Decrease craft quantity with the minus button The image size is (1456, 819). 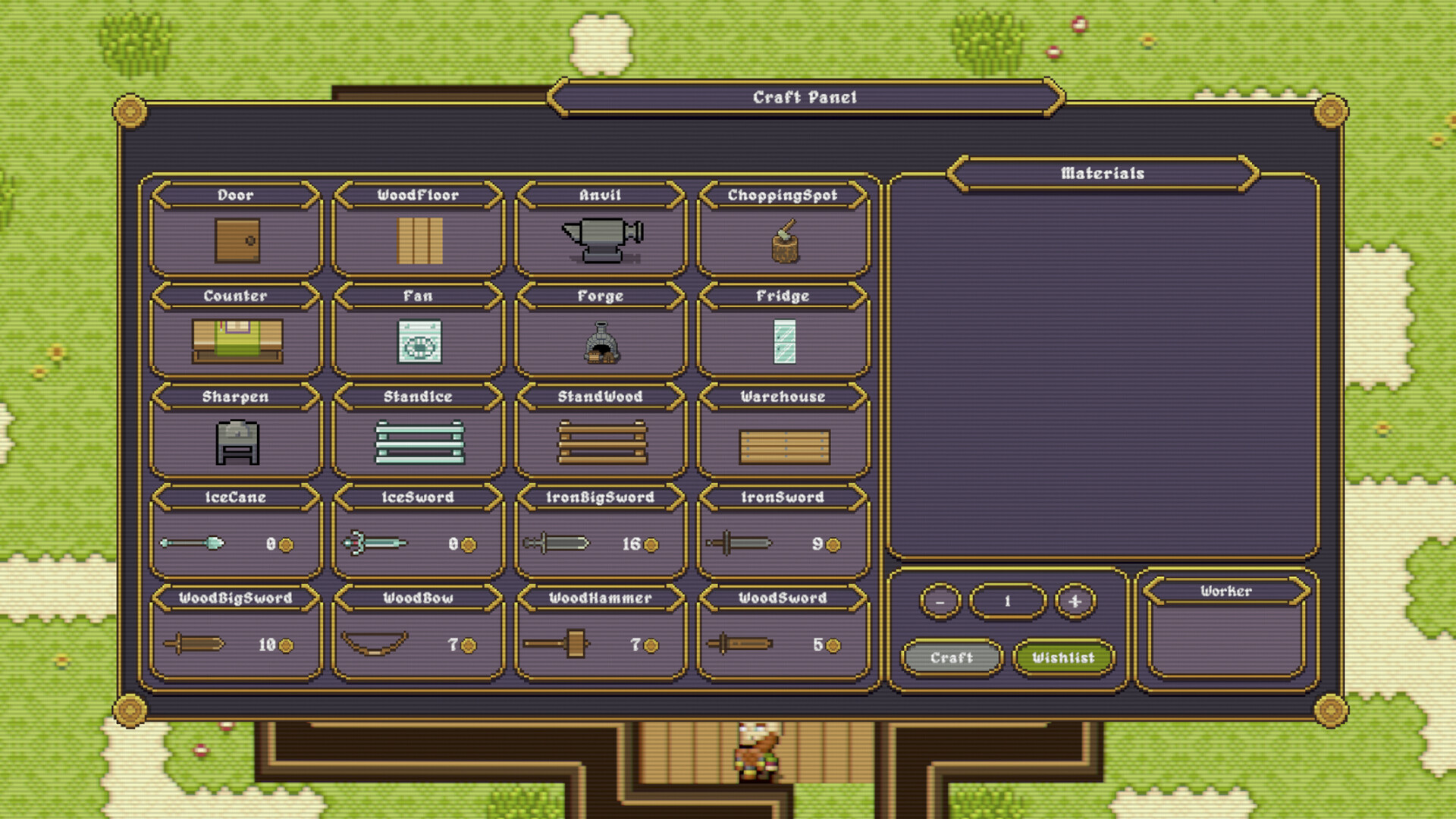(x=940, y=601)
